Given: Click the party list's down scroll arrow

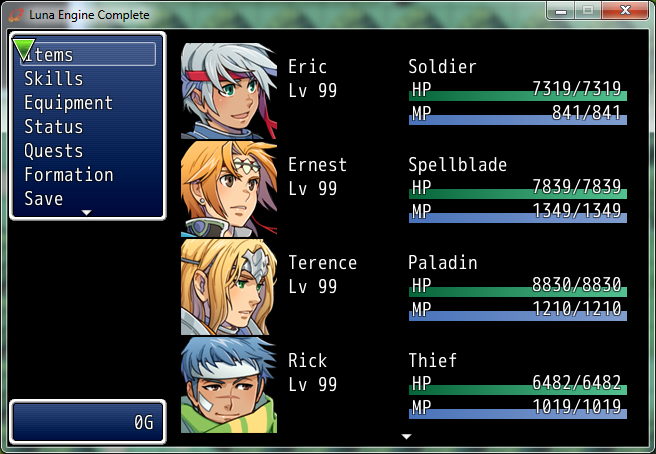Looking at the screenshot, I should [406, 437].
